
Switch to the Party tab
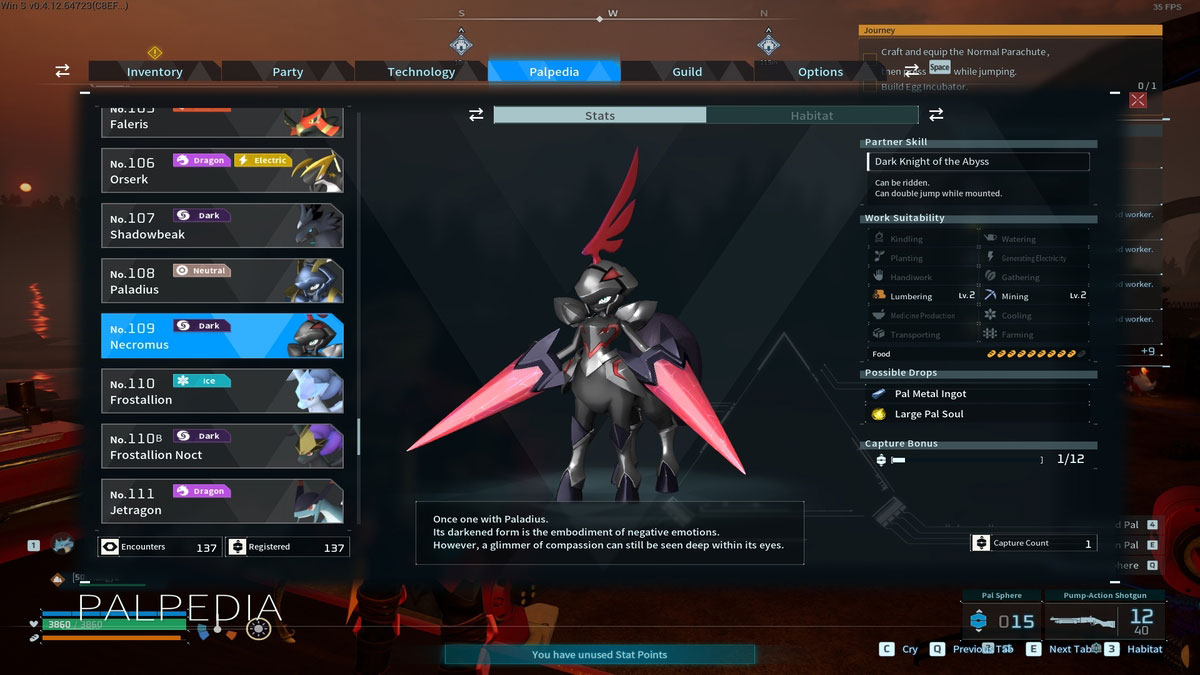click(288, 72)
